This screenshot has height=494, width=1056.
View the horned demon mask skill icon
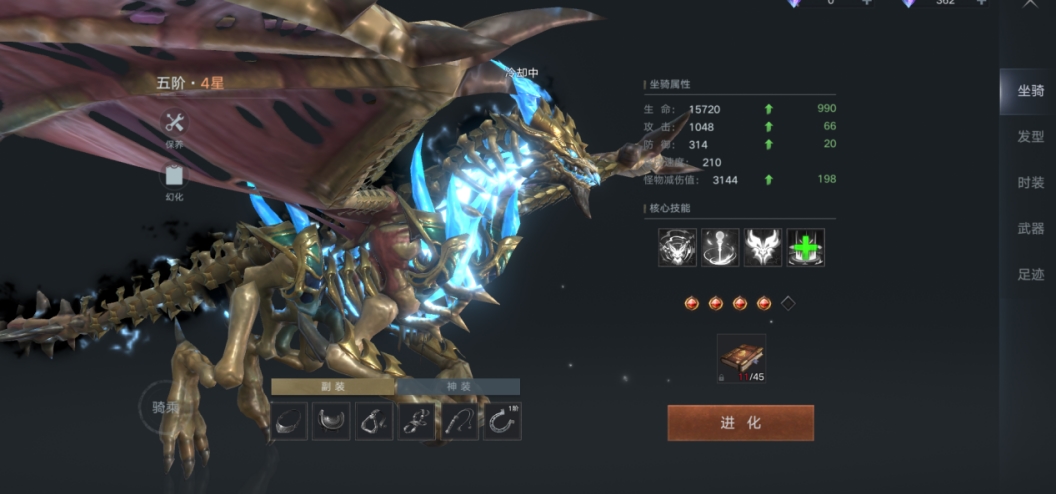click(763, 247)
